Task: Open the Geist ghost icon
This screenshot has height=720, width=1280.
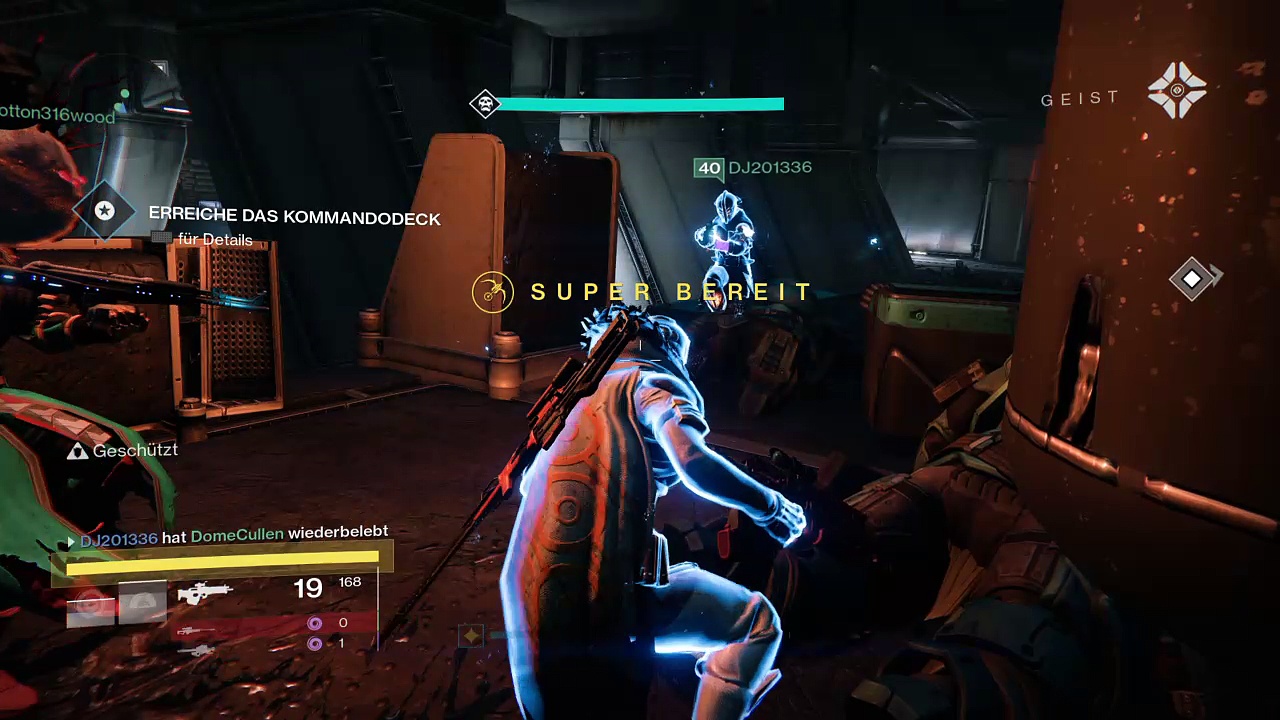Action: coord(1177,90)
